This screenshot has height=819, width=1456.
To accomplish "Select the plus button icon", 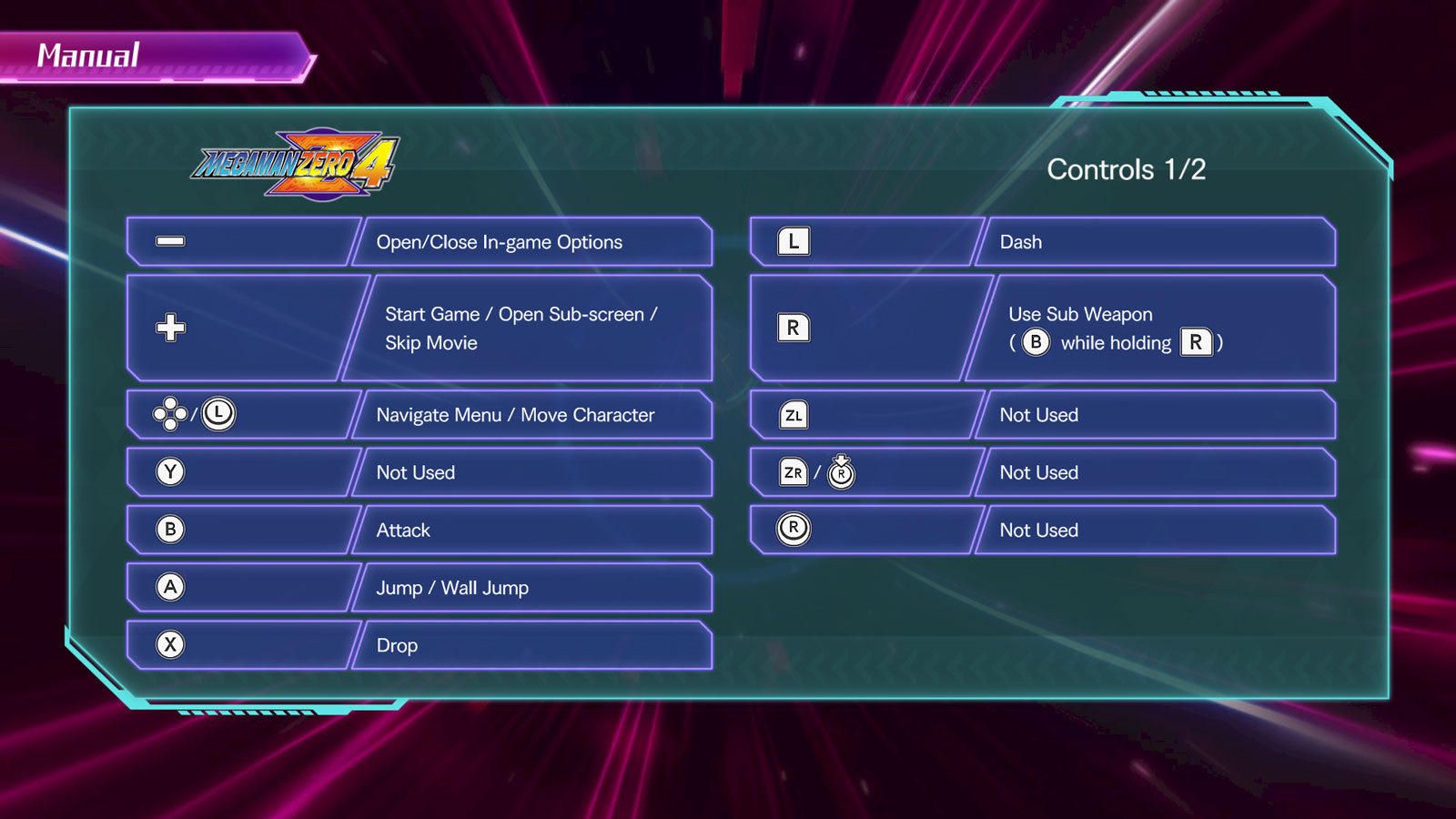I will [x=171, y=328].
